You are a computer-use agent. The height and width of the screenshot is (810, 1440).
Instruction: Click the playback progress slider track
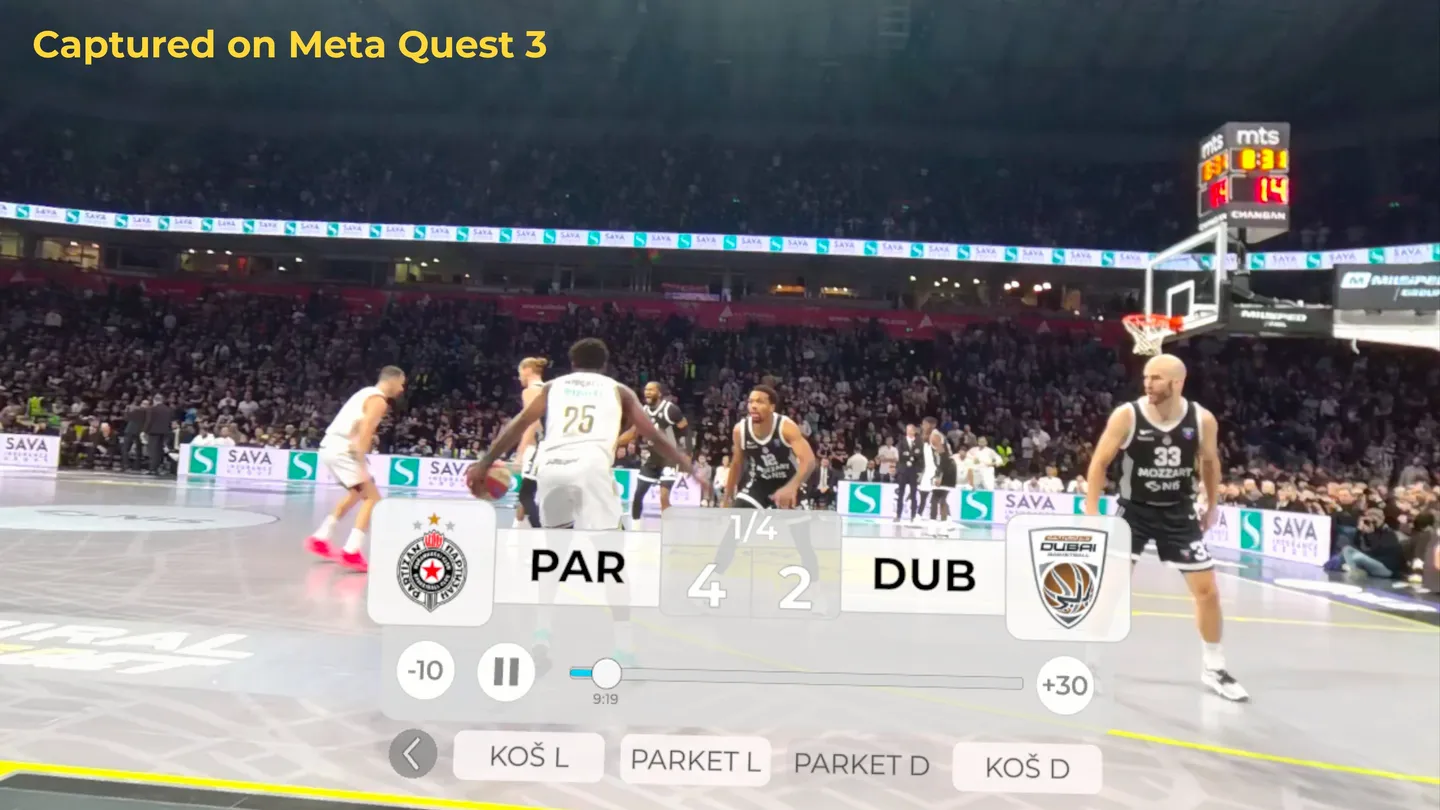tap(800, 678)
